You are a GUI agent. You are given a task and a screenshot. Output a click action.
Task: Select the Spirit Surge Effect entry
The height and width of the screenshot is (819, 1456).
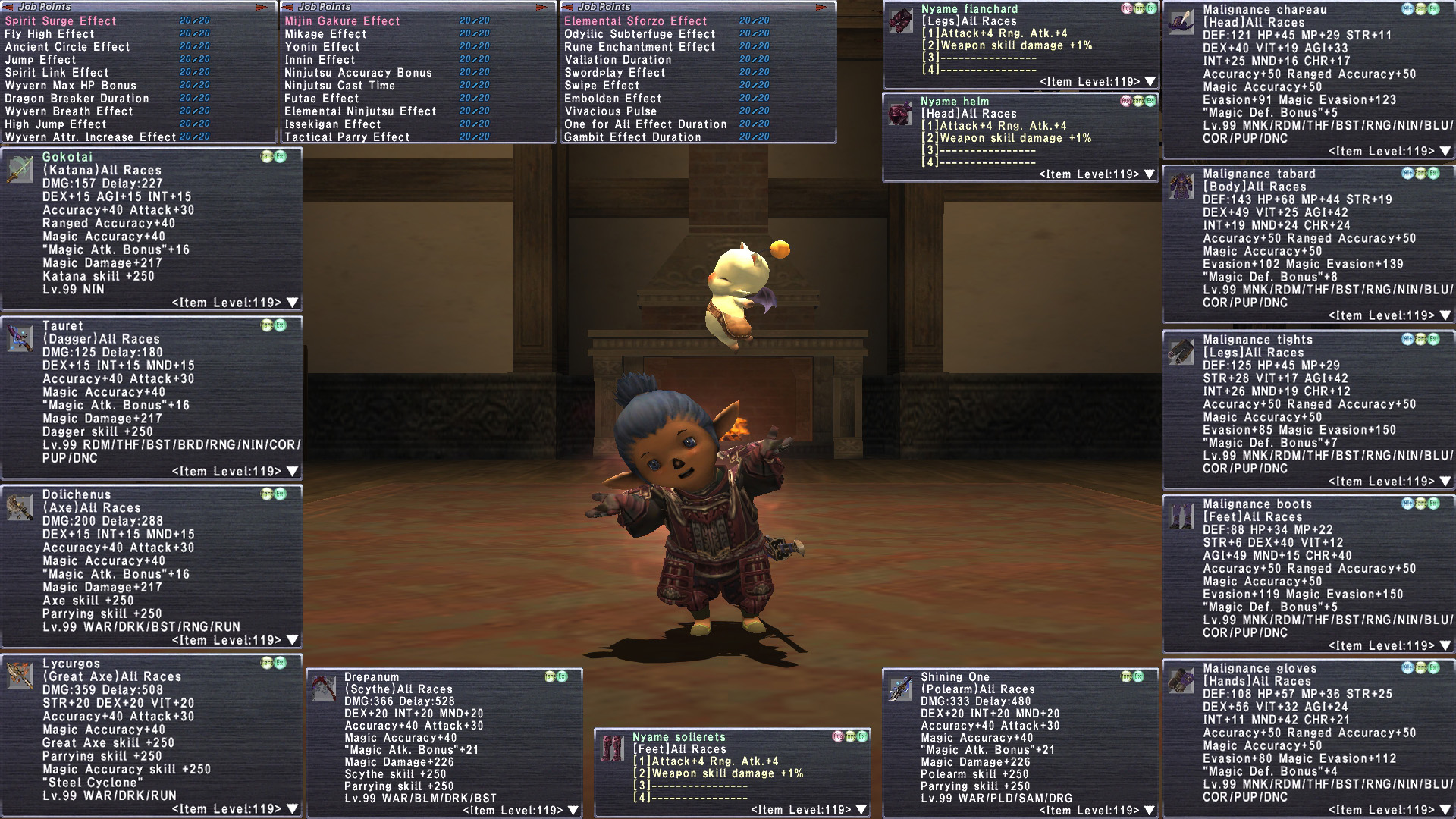[61, 21]
